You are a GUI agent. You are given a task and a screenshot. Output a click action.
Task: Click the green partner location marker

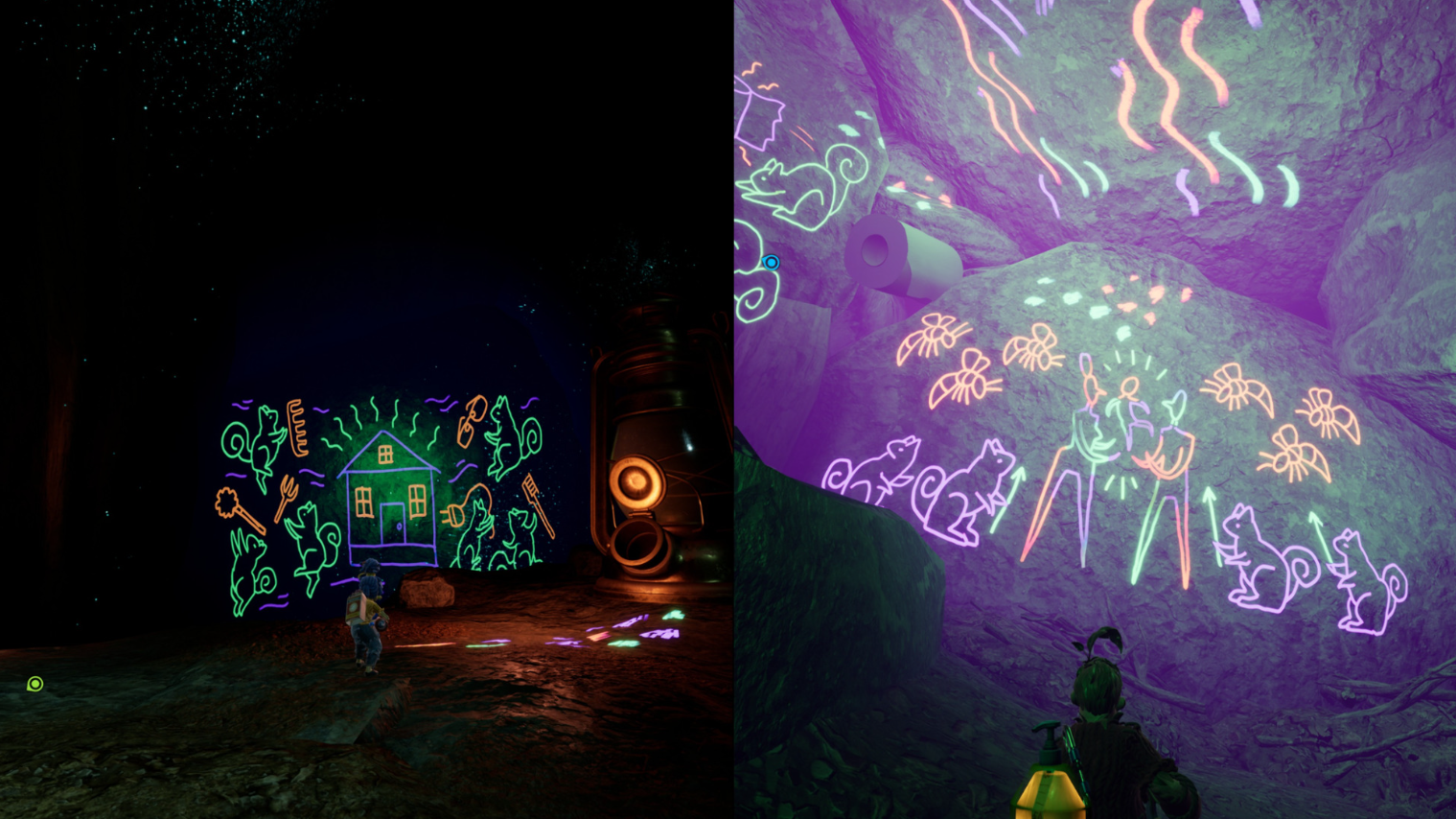(x=35, y=684)
